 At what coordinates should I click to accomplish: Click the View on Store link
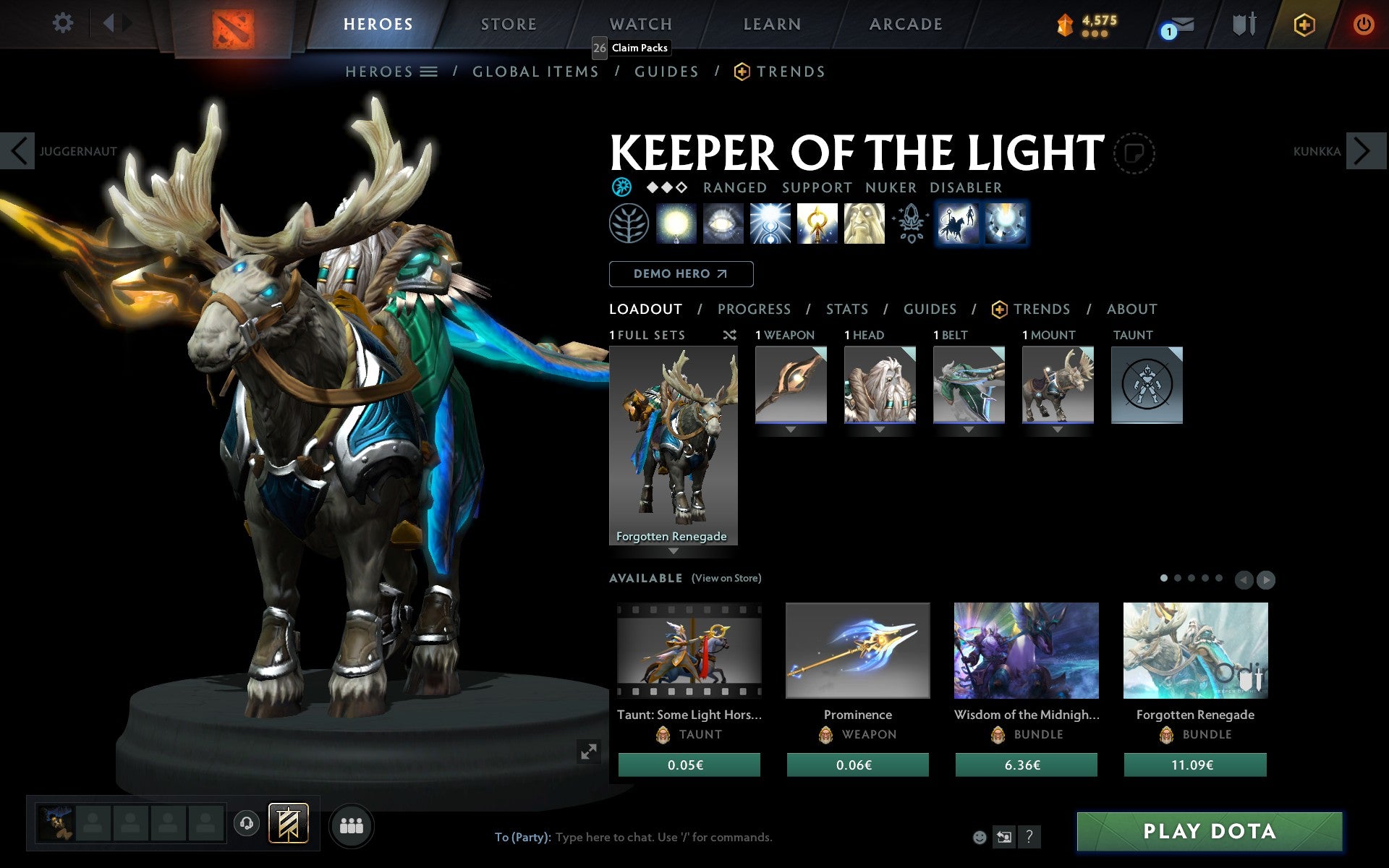pos(726,578)
